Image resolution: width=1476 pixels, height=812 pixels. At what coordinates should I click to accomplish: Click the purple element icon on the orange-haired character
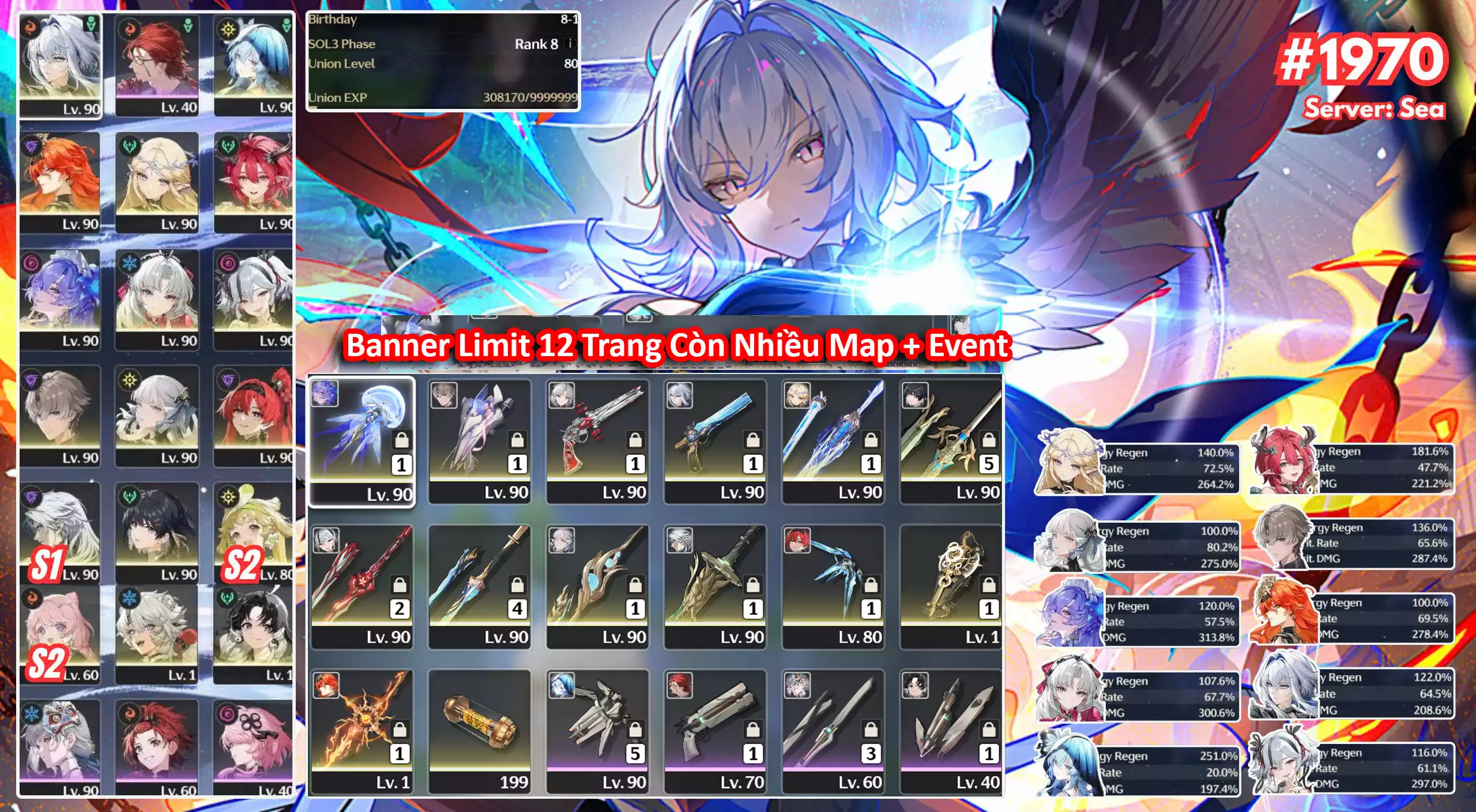(x=31, y=146)
